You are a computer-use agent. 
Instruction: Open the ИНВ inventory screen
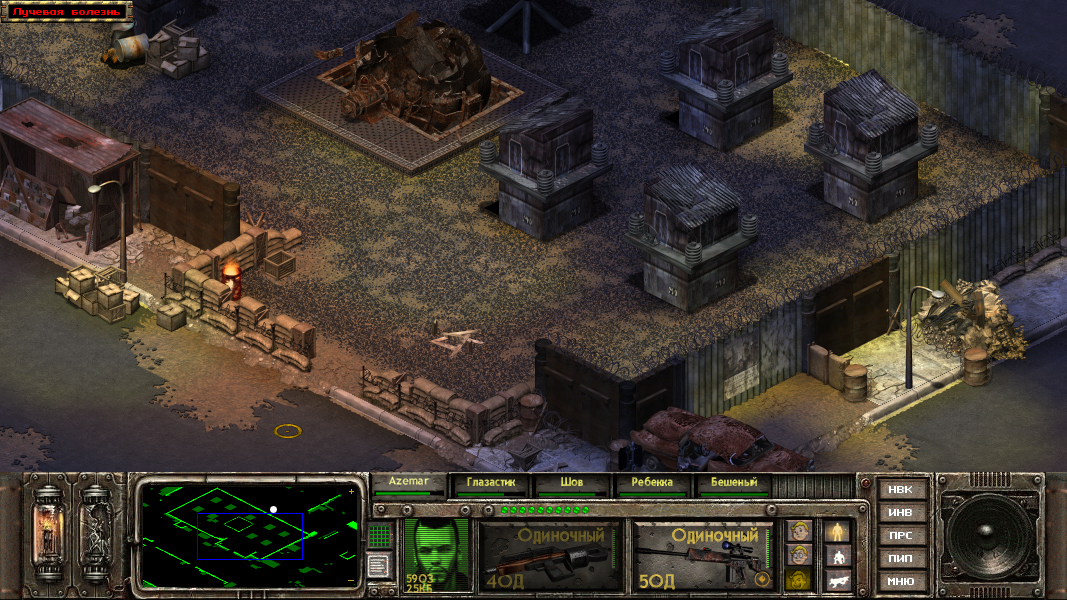coord(901,513)
